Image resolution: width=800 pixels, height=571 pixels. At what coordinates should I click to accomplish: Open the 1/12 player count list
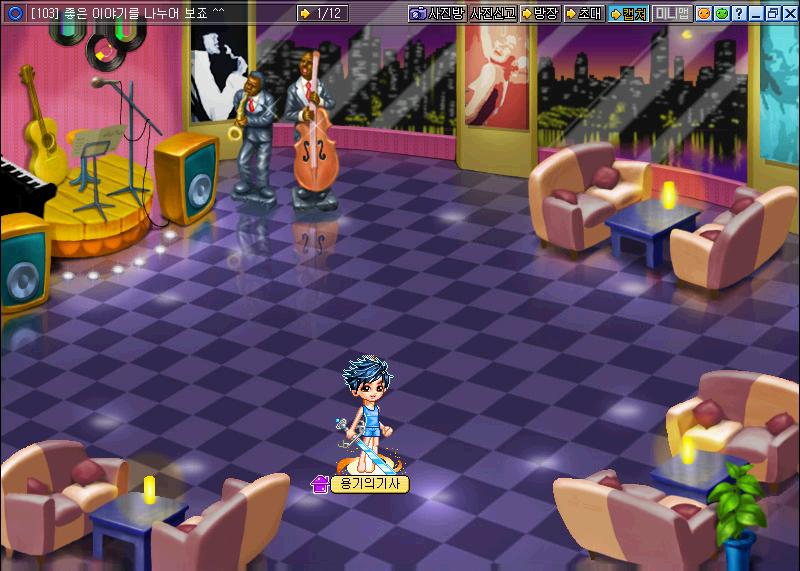point(322,14)
